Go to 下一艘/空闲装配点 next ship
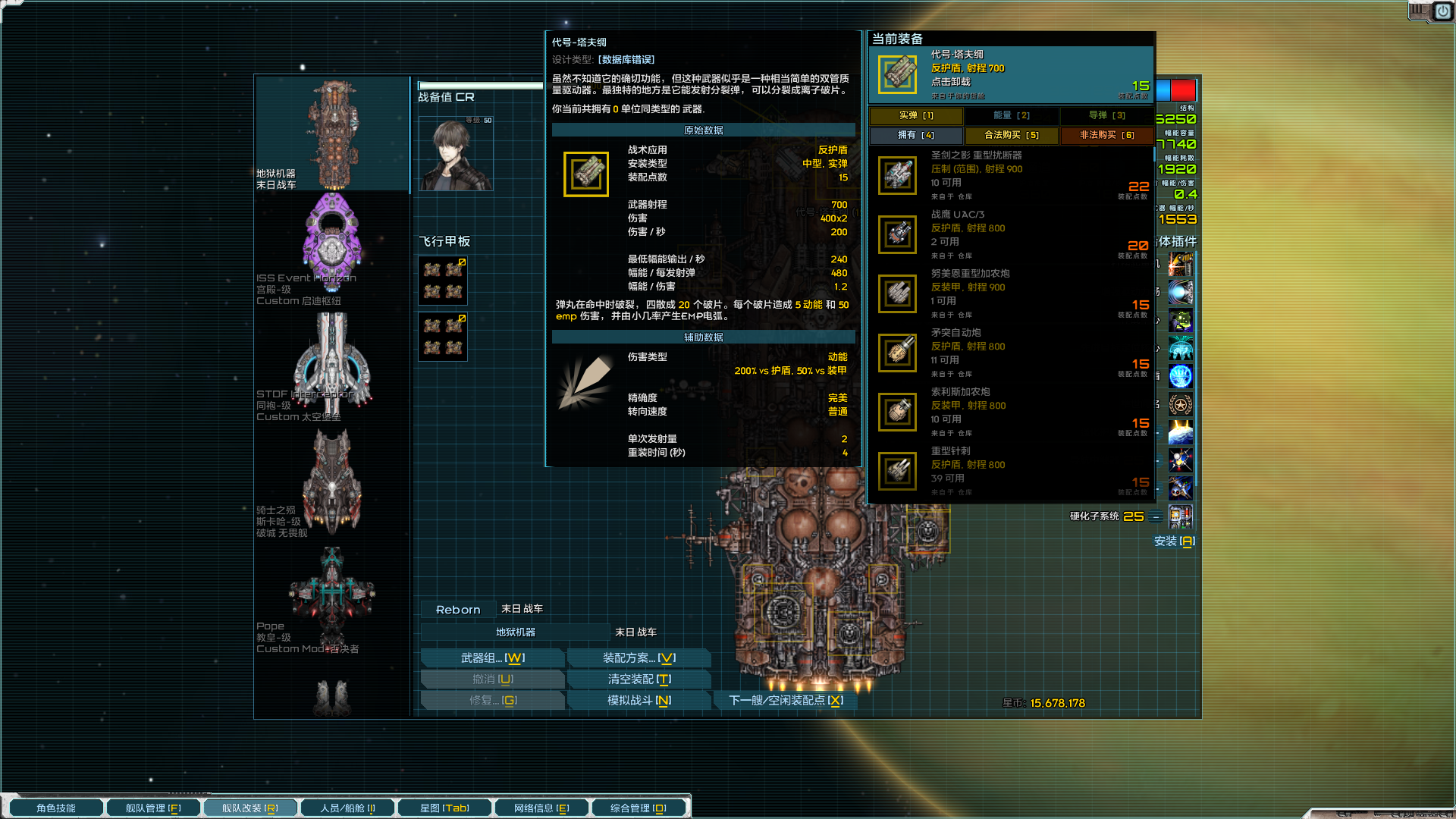Viewport: 1456px width, 819px height. [x=785, y=700]
